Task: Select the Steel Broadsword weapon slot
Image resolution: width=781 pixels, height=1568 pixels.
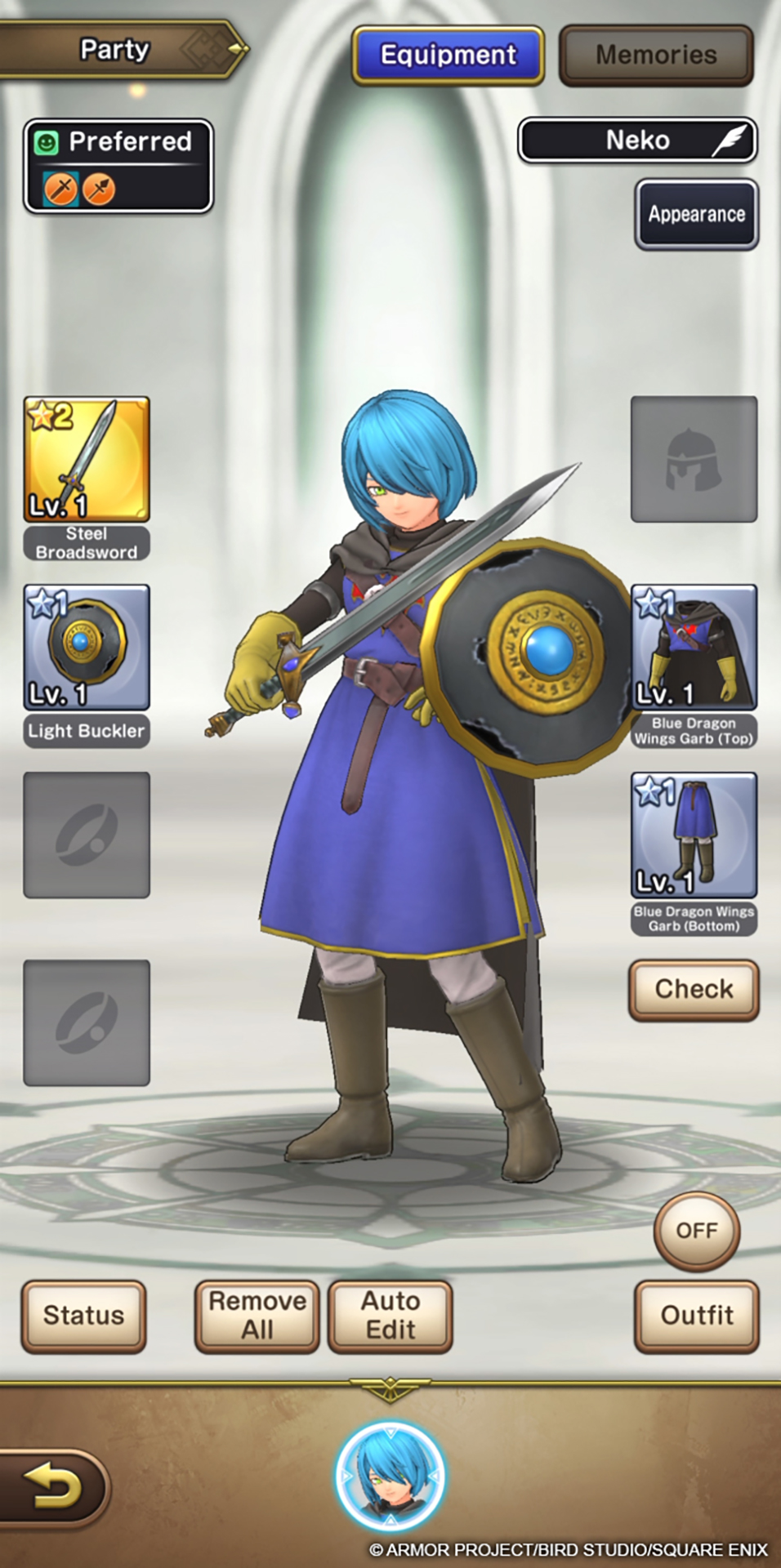Action: 87,459
